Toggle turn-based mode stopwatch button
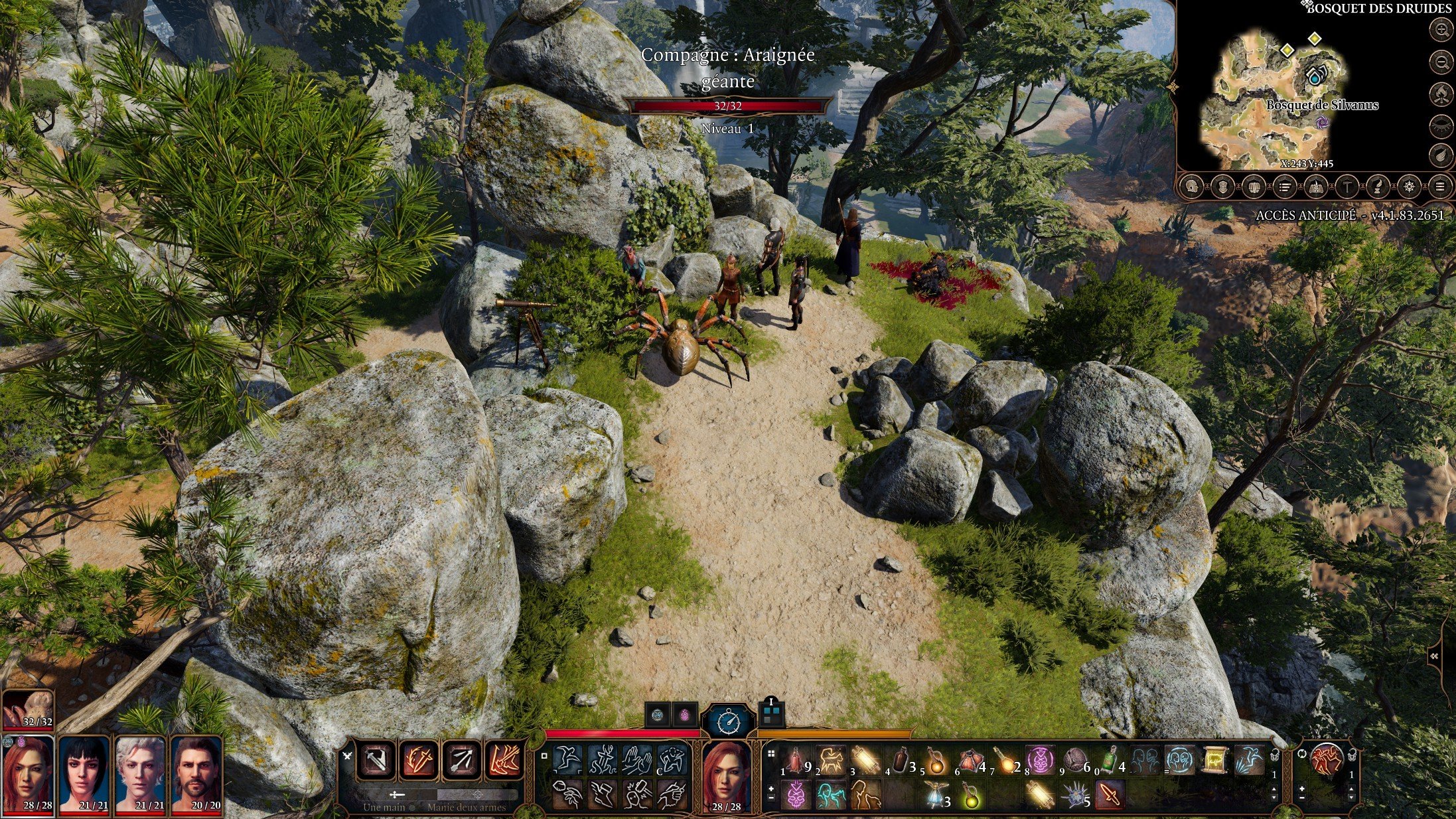Image resolution: width=1456 pixels, height=819 pixels. pos(729,720)
